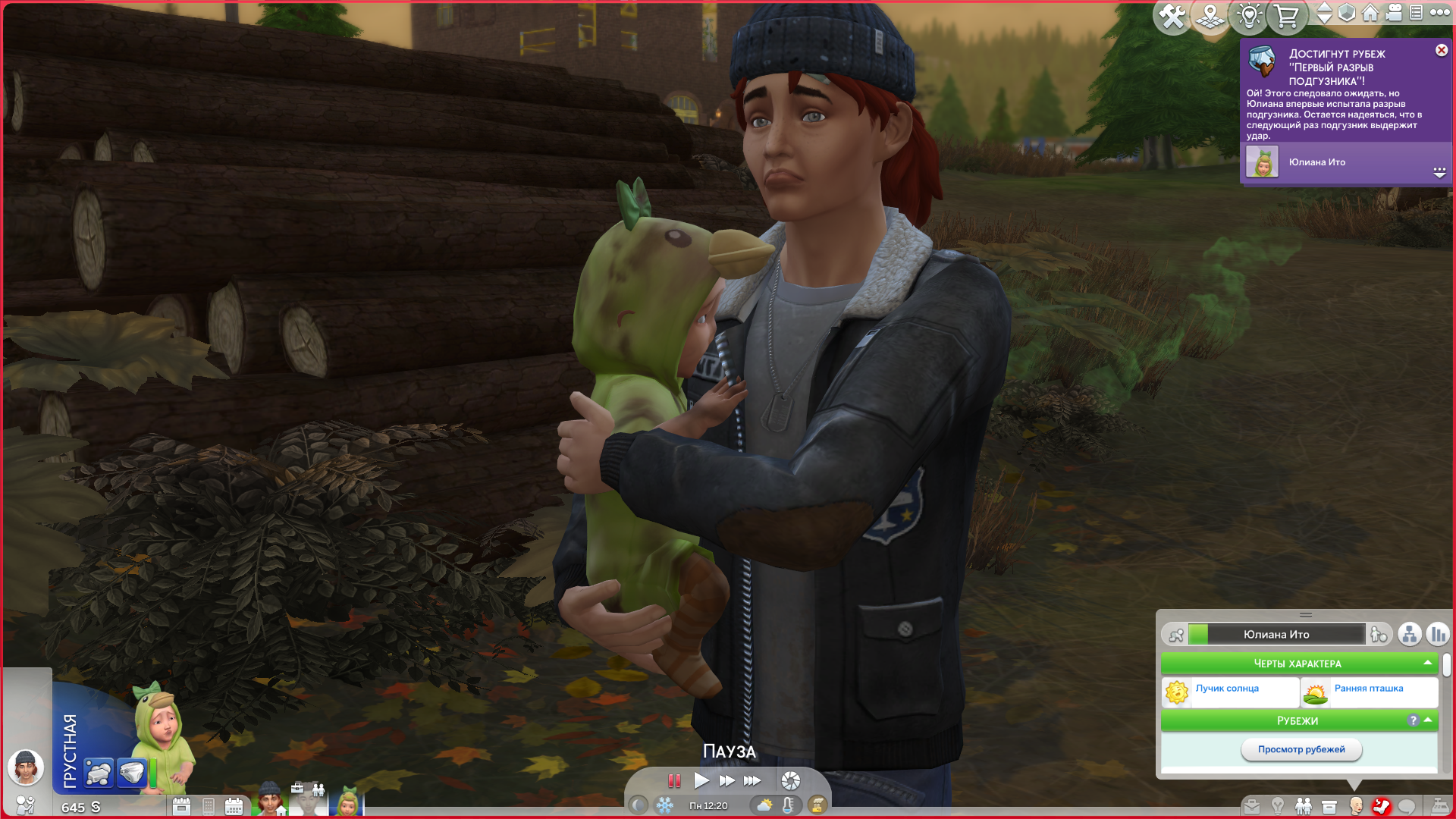
Task: Set game speed to fast forward (two arrows)
Action: point(726,780)
